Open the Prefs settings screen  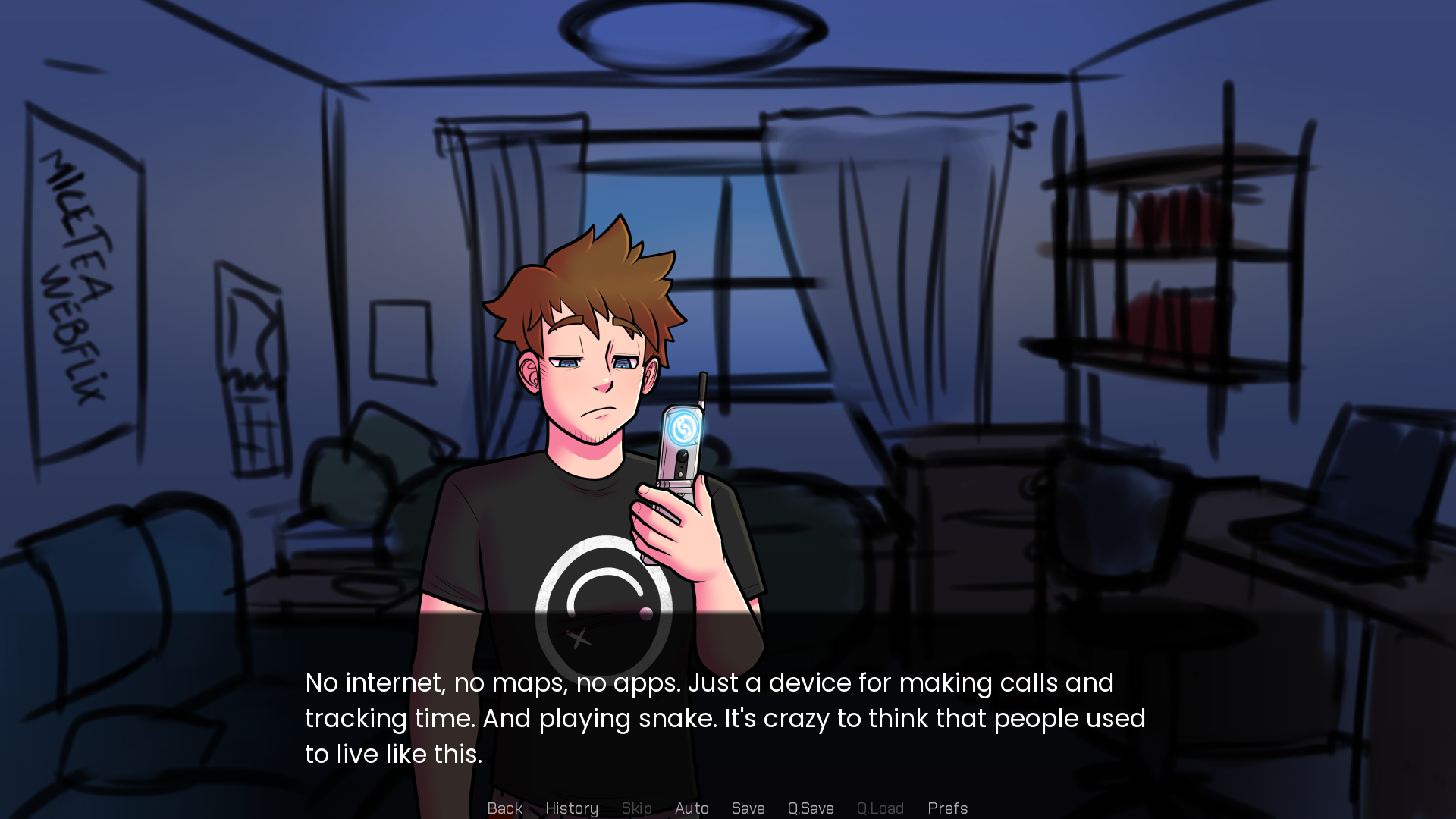pos(947,808)
